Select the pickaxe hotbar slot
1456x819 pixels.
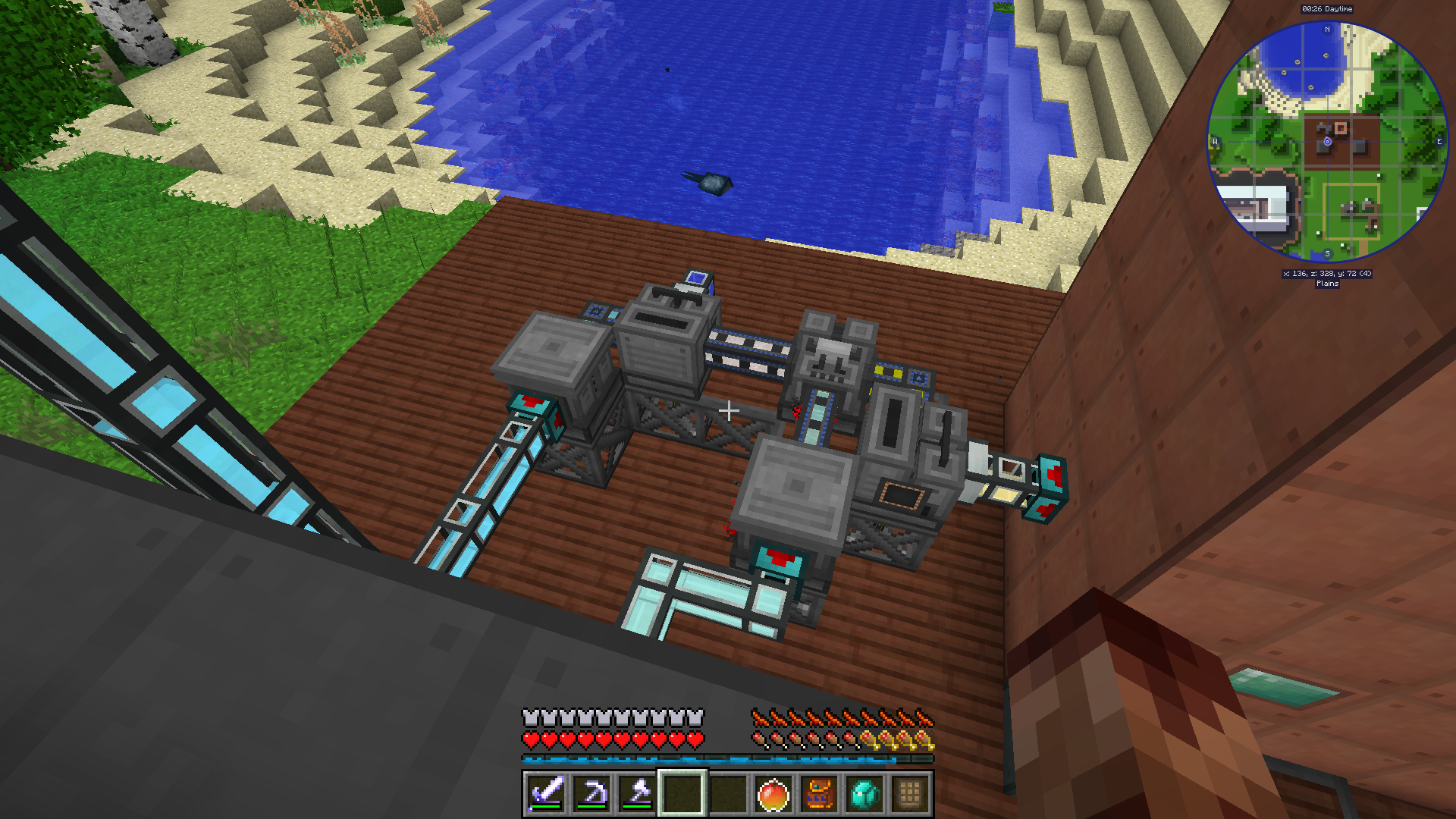[x=591, y=794]
